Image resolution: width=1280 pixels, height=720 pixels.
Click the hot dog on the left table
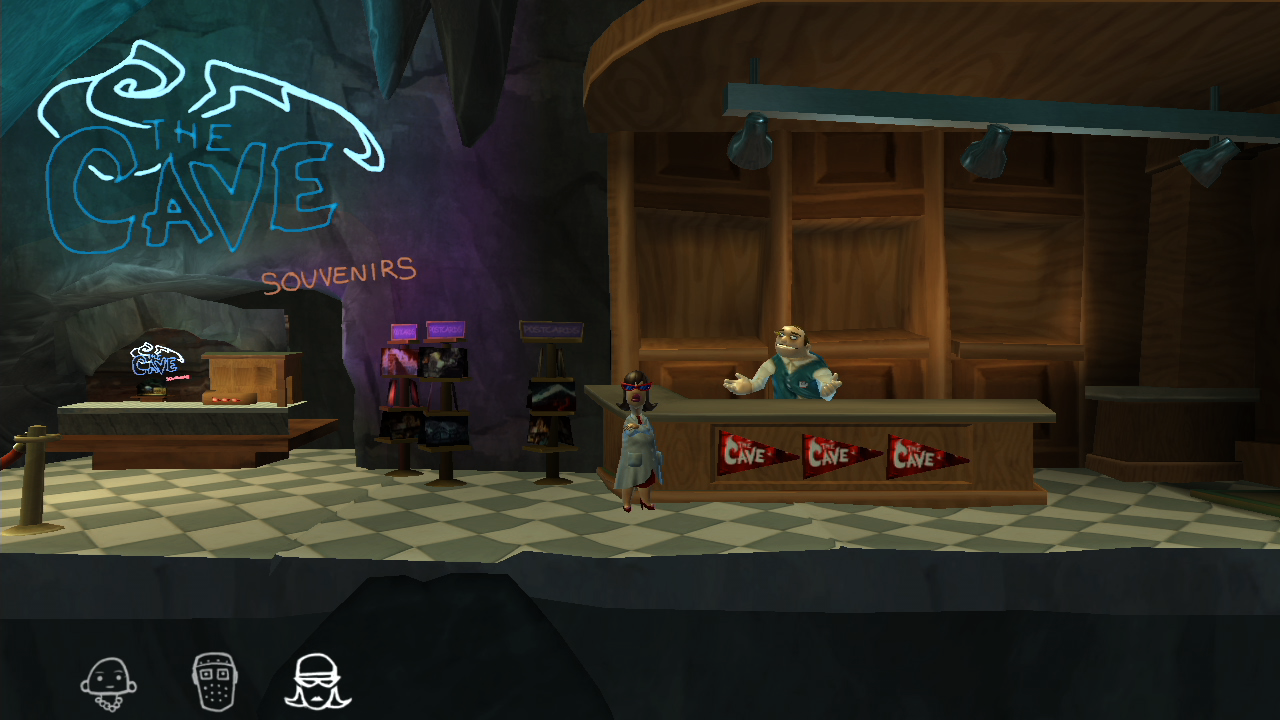(228, 398)
